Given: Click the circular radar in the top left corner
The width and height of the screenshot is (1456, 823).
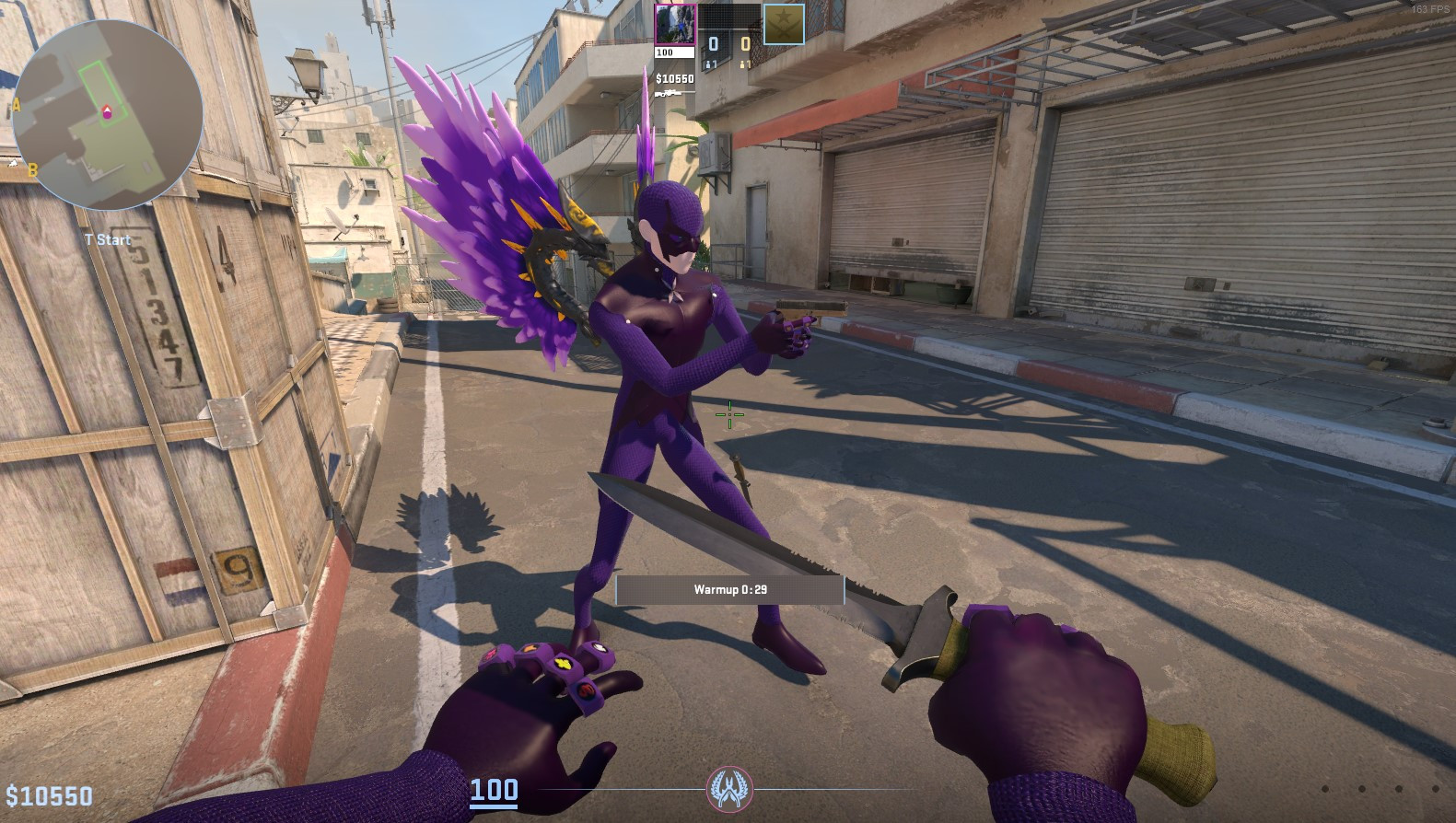Looking at the screenshot, I should click(109, 115).
